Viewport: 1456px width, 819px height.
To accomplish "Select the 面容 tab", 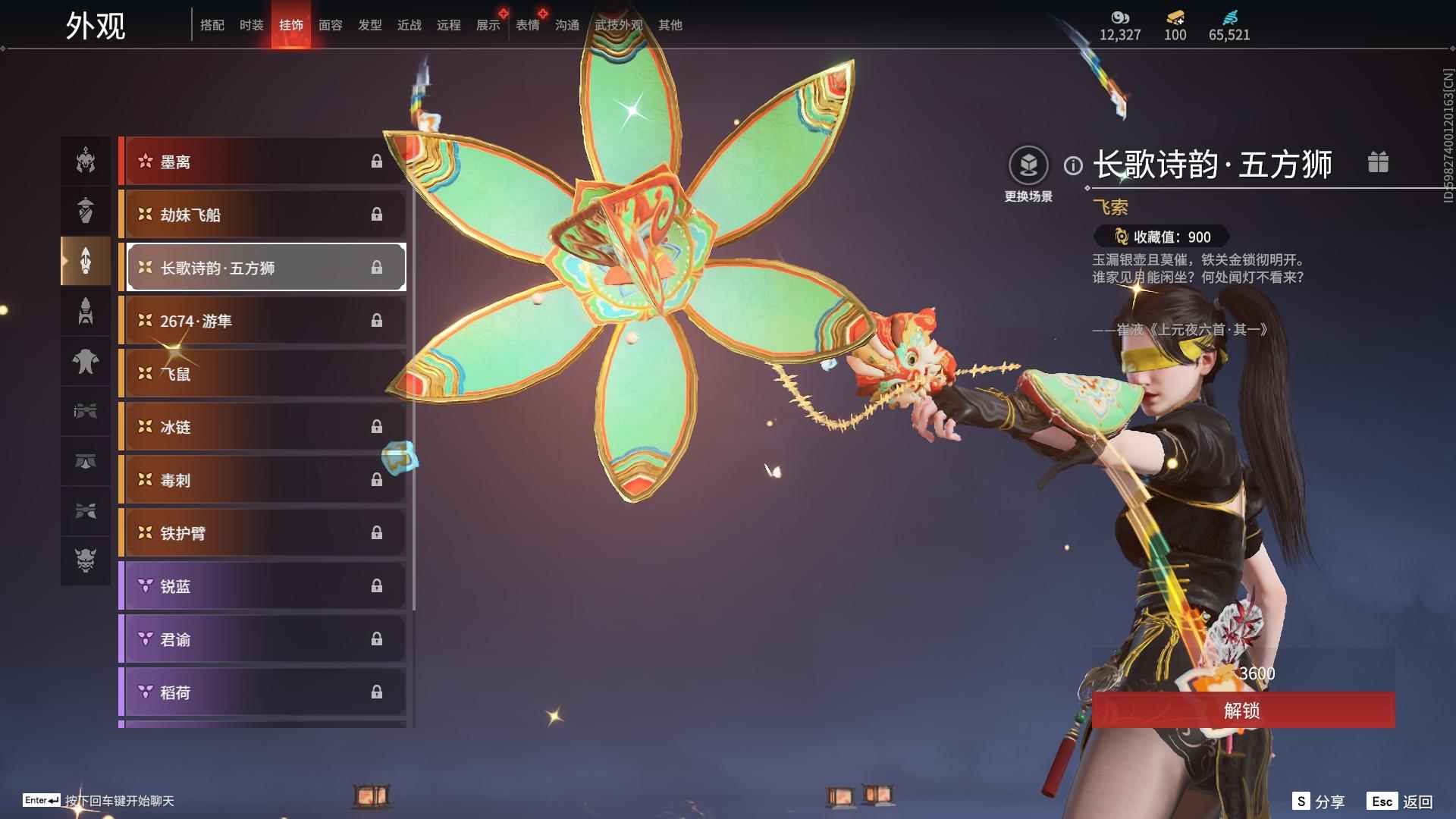I will [x=330, y=25].
